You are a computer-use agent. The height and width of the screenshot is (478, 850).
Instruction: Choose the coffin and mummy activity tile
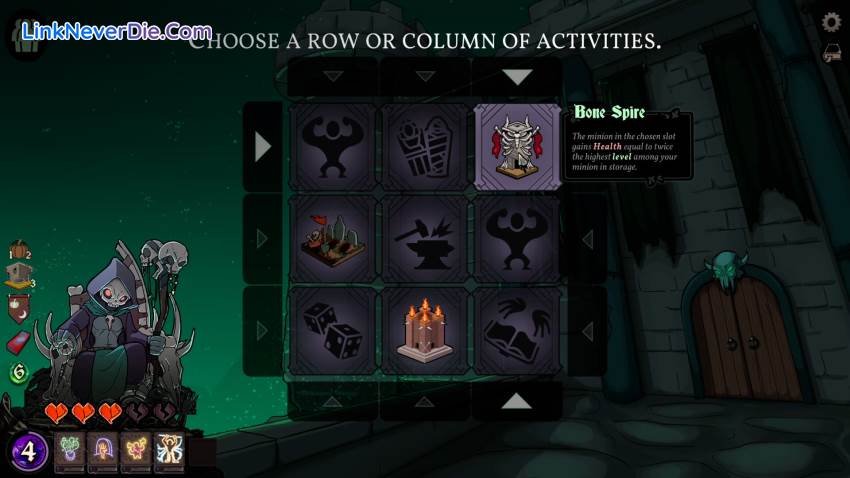(424, 147)
